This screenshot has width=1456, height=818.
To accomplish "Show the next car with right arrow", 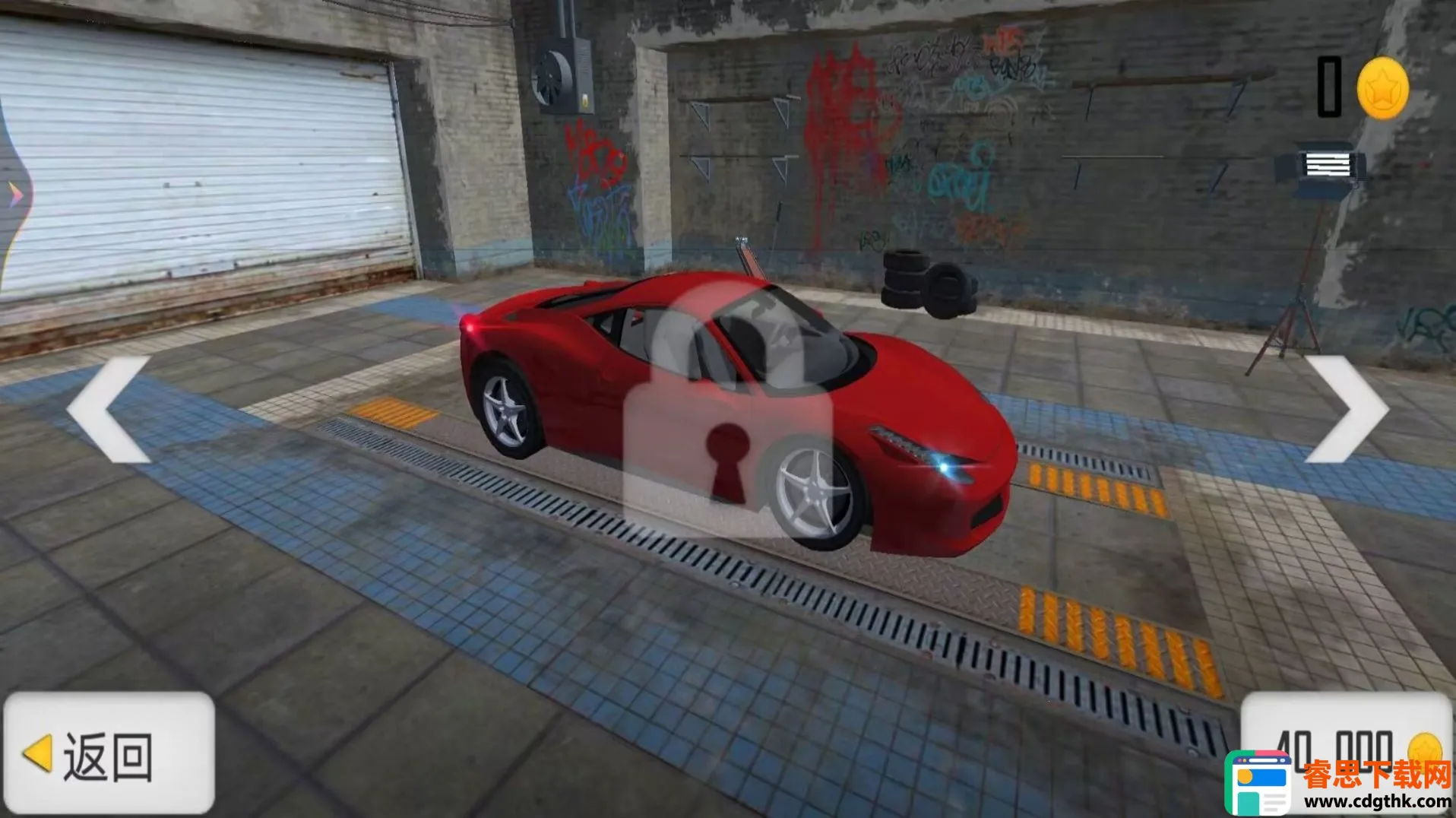I will pyautogui.click(x=1346, y=410).
